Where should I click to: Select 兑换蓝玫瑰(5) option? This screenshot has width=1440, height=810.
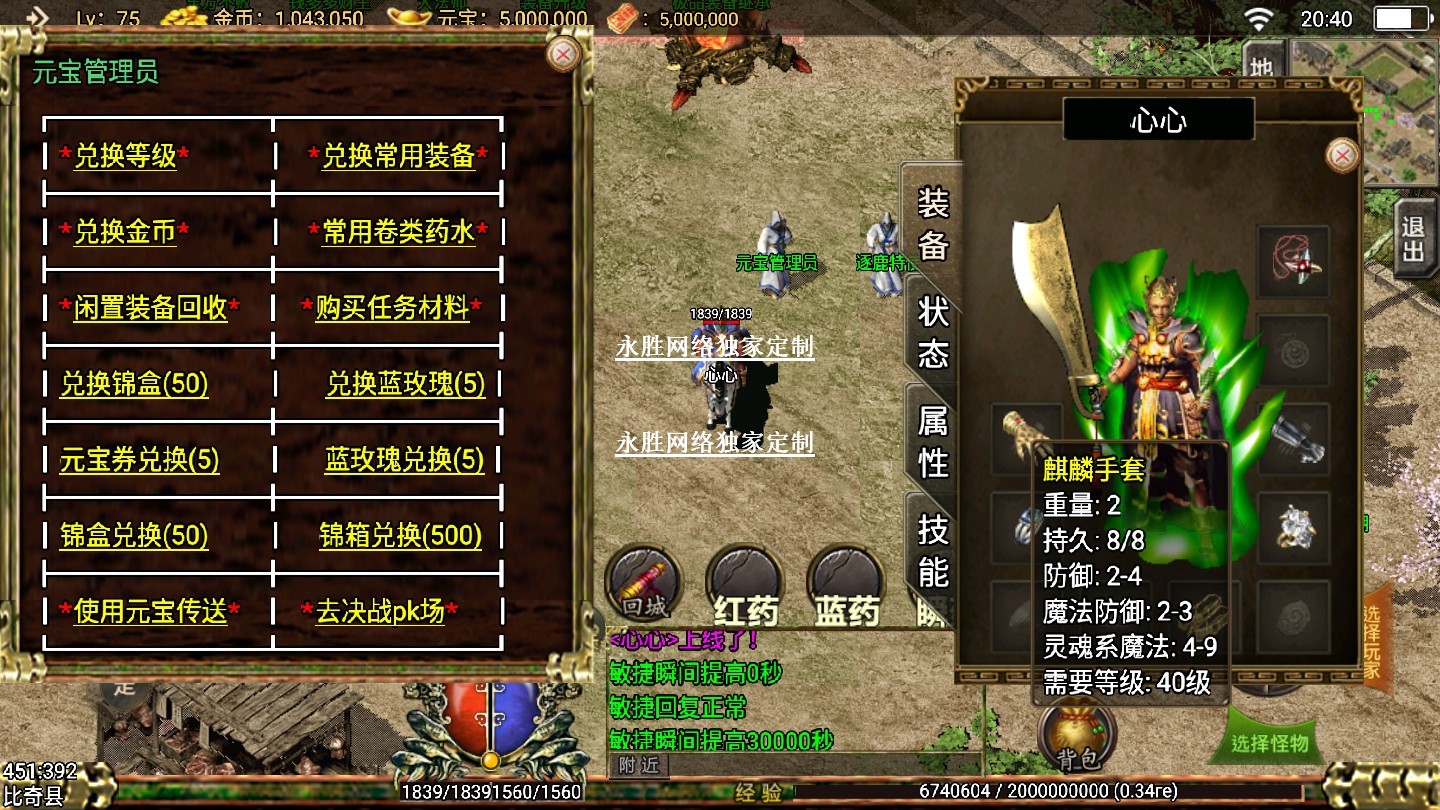[405, 384]
